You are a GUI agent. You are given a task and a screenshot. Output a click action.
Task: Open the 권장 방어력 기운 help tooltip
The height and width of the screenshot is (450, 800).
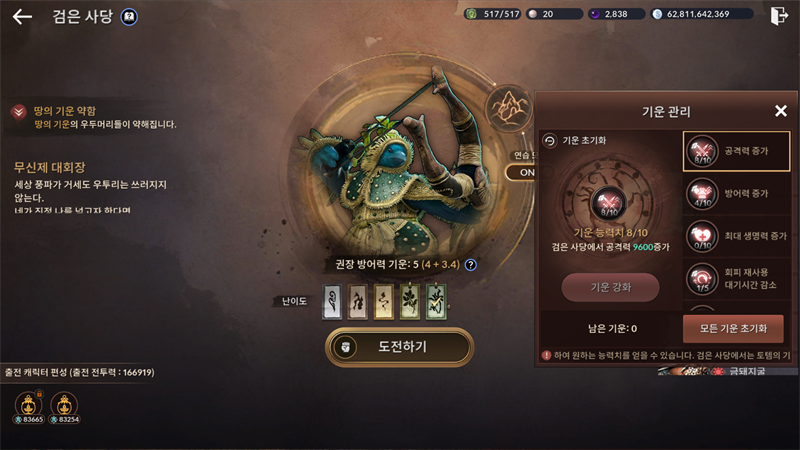click(470, 265)
